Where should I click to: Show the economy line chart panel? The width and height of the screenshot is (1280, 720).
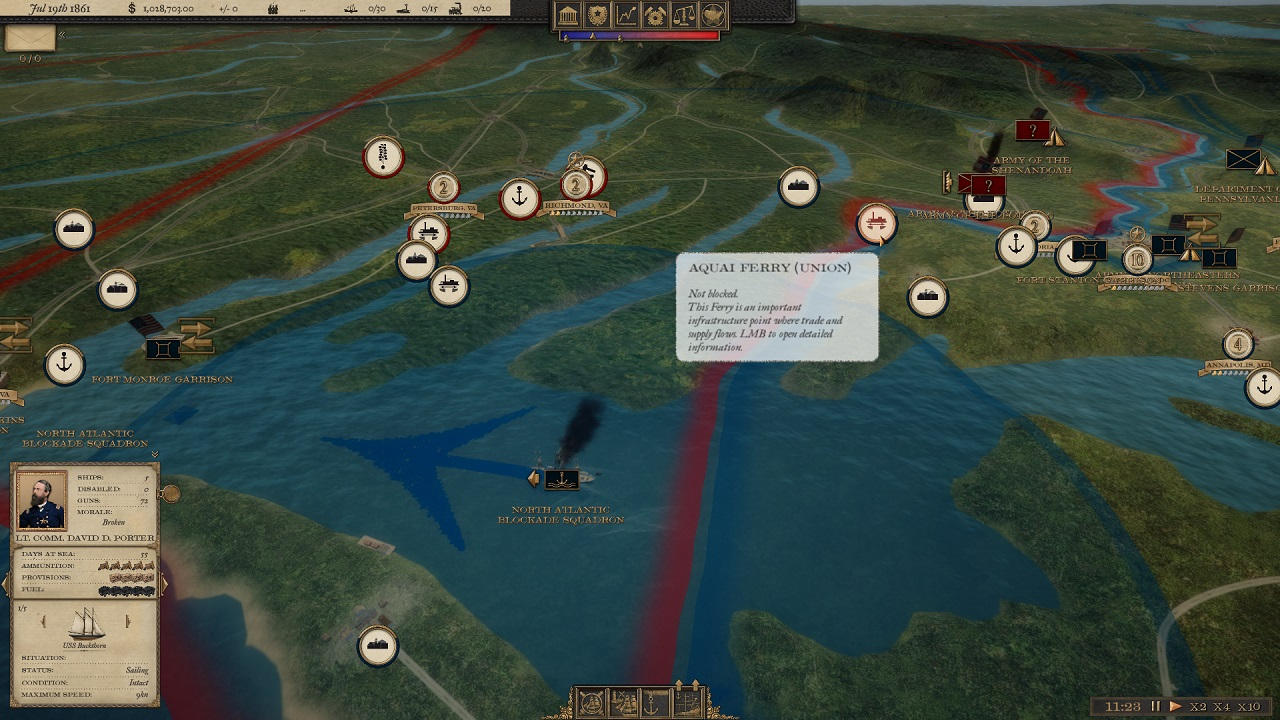tap(627, 15)
